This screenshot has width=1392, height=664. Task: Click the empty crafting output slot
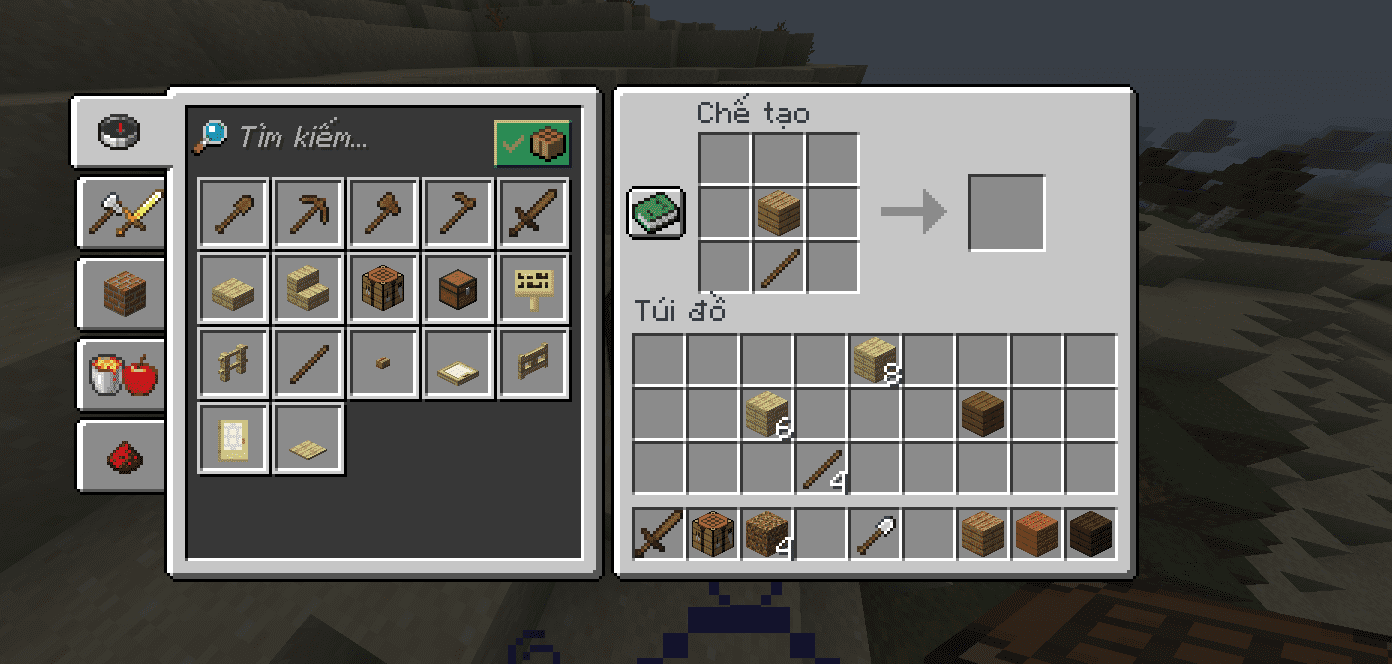click(1006, 213)
